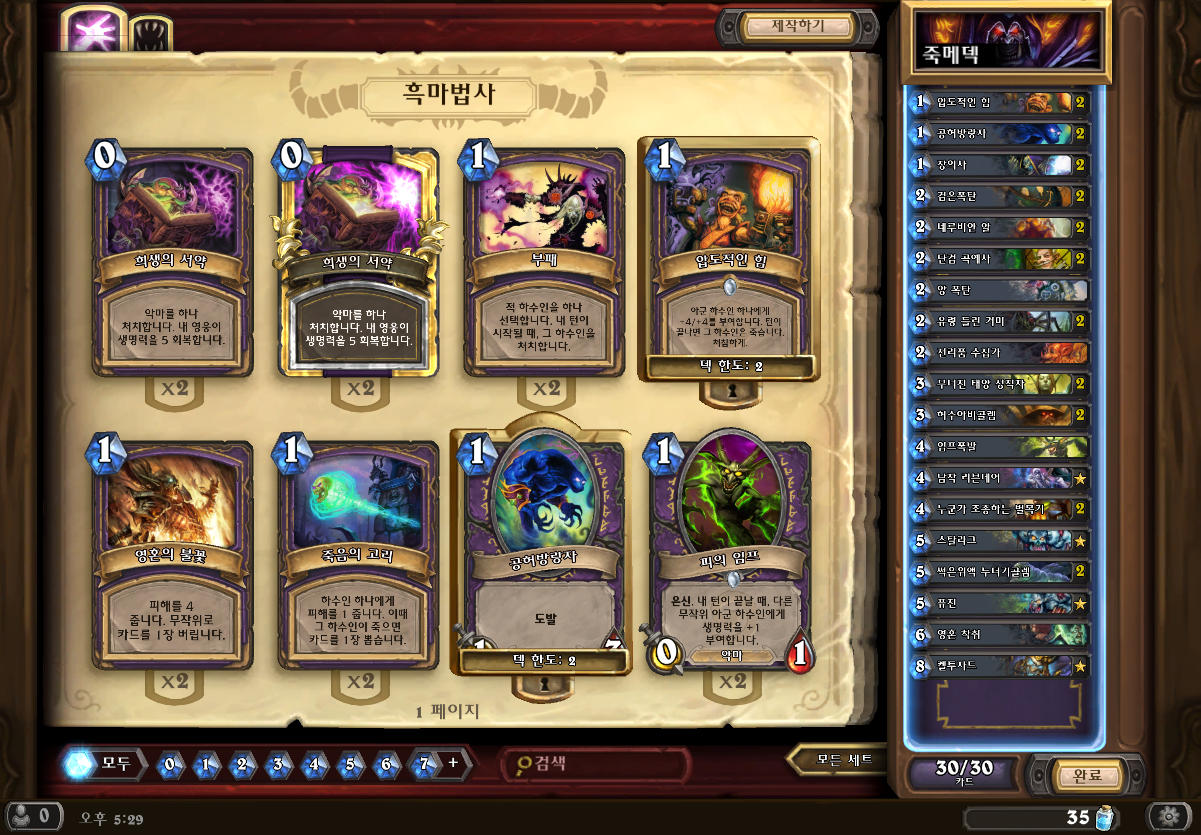
Task: Select the 7+ mana cost filter
Action: click(436, 765)
